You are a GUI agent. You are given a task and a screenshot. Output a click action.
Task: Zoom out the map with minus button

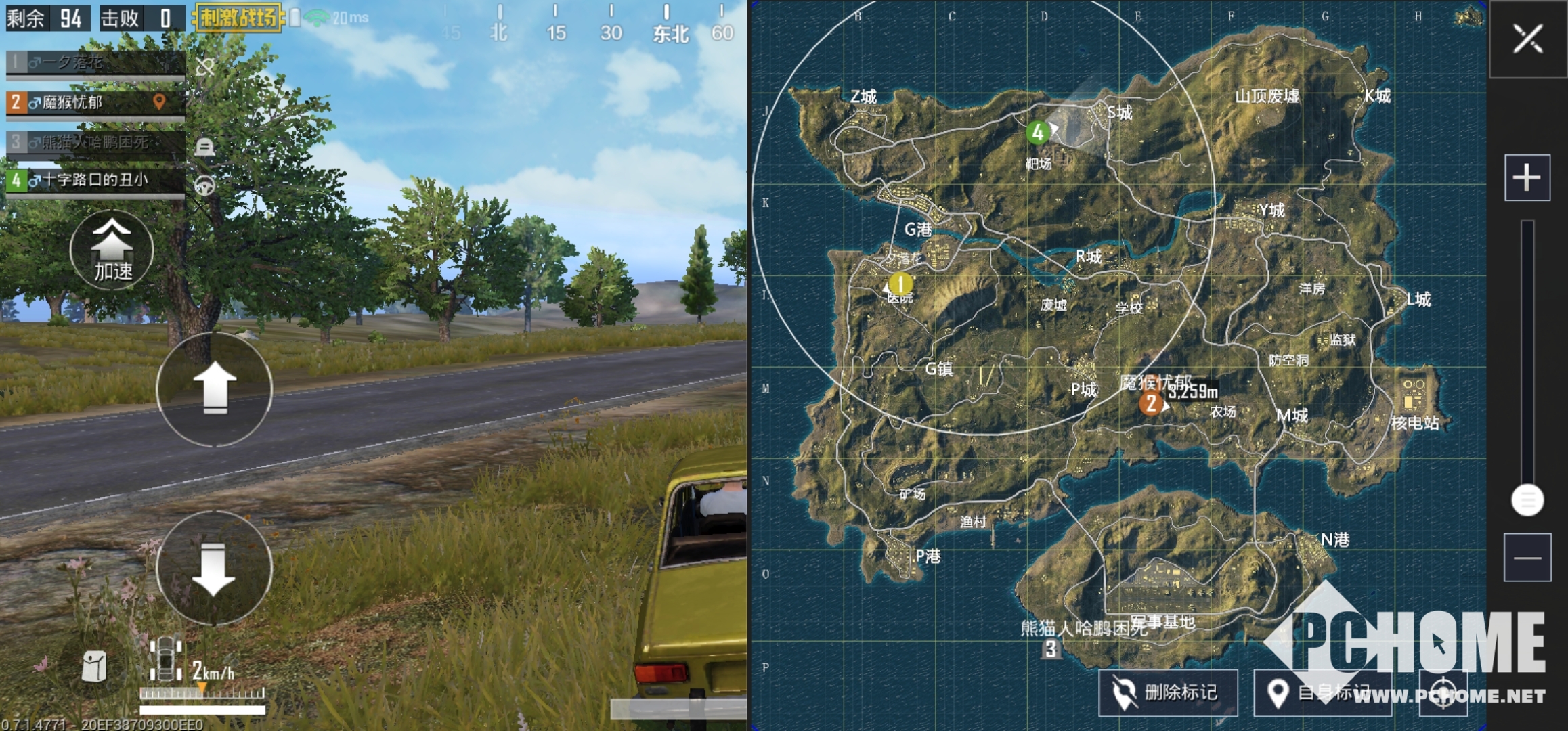[1527, 558]
